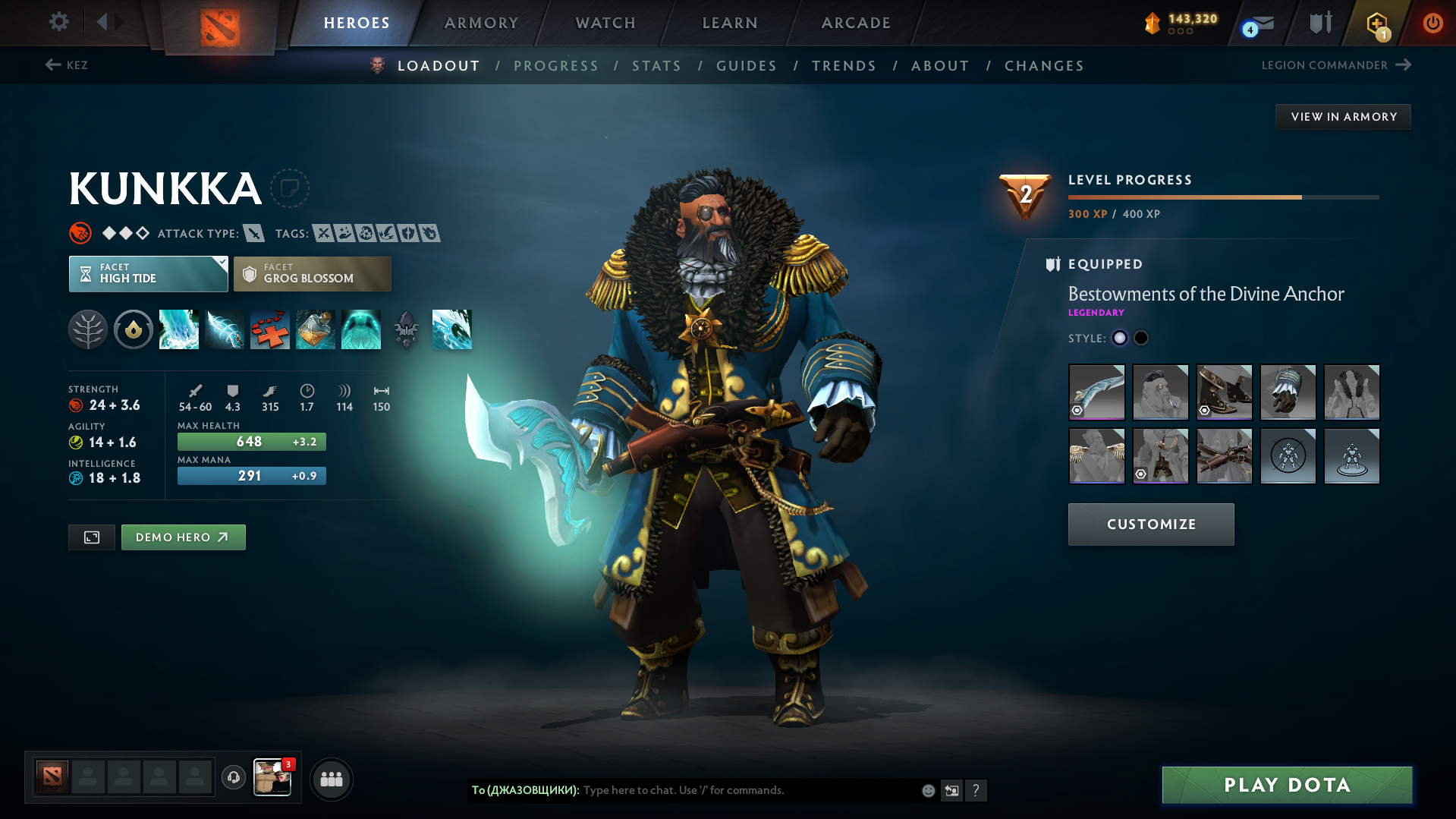Screen dimensions: 1456x819
Task: Select the X Marks the Spot ability
Action: [270, 329]
